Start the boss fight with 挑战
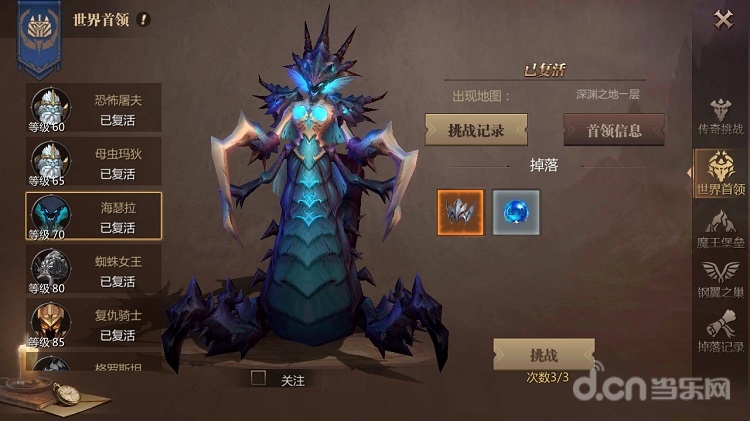The width and height of the screenshot is (750, 421). (x=543, y=355)
